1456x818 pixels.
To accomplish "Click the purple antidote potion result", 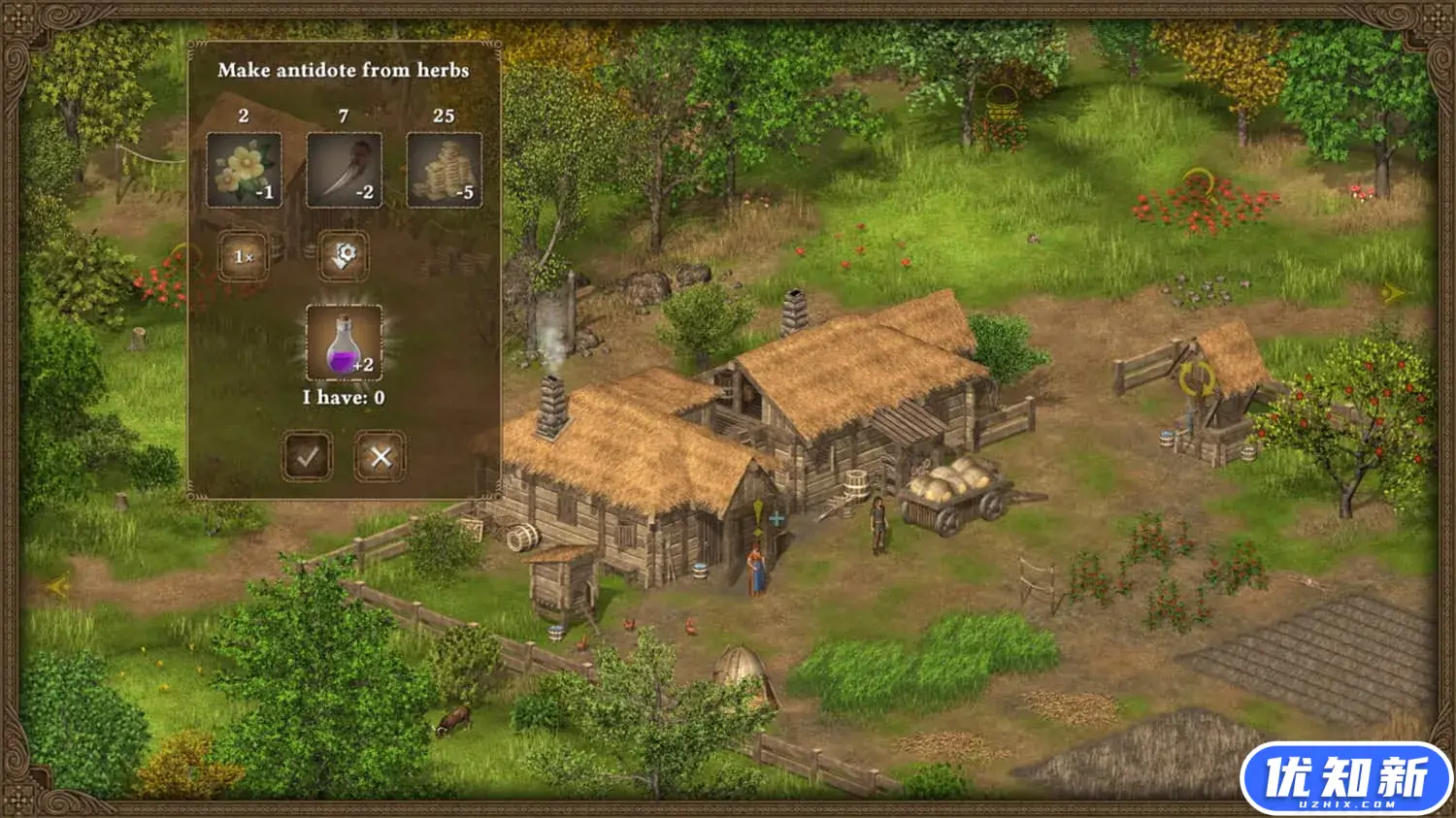I will tap(344, 344).
